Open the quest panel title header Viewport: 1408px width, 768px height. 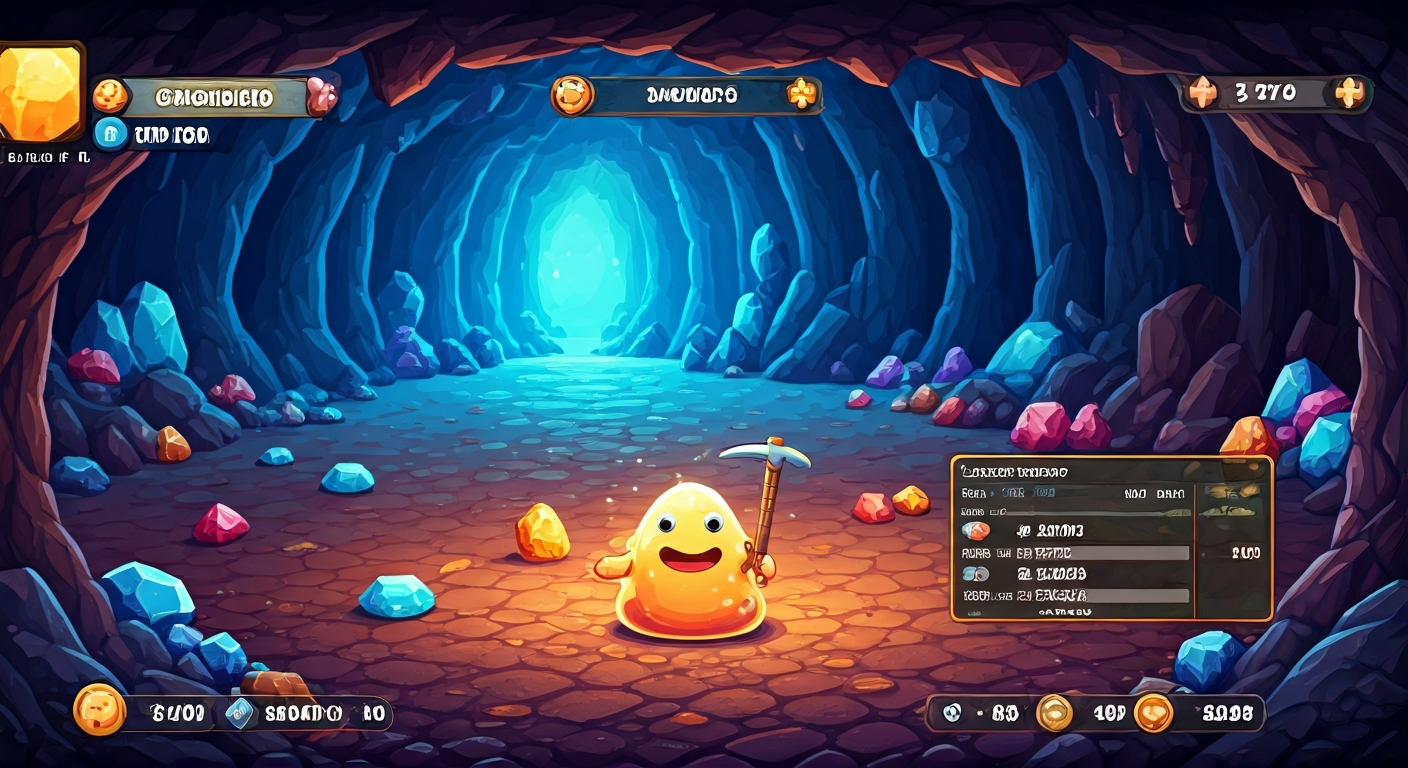pyautogui.click(x=1015, y=470)
